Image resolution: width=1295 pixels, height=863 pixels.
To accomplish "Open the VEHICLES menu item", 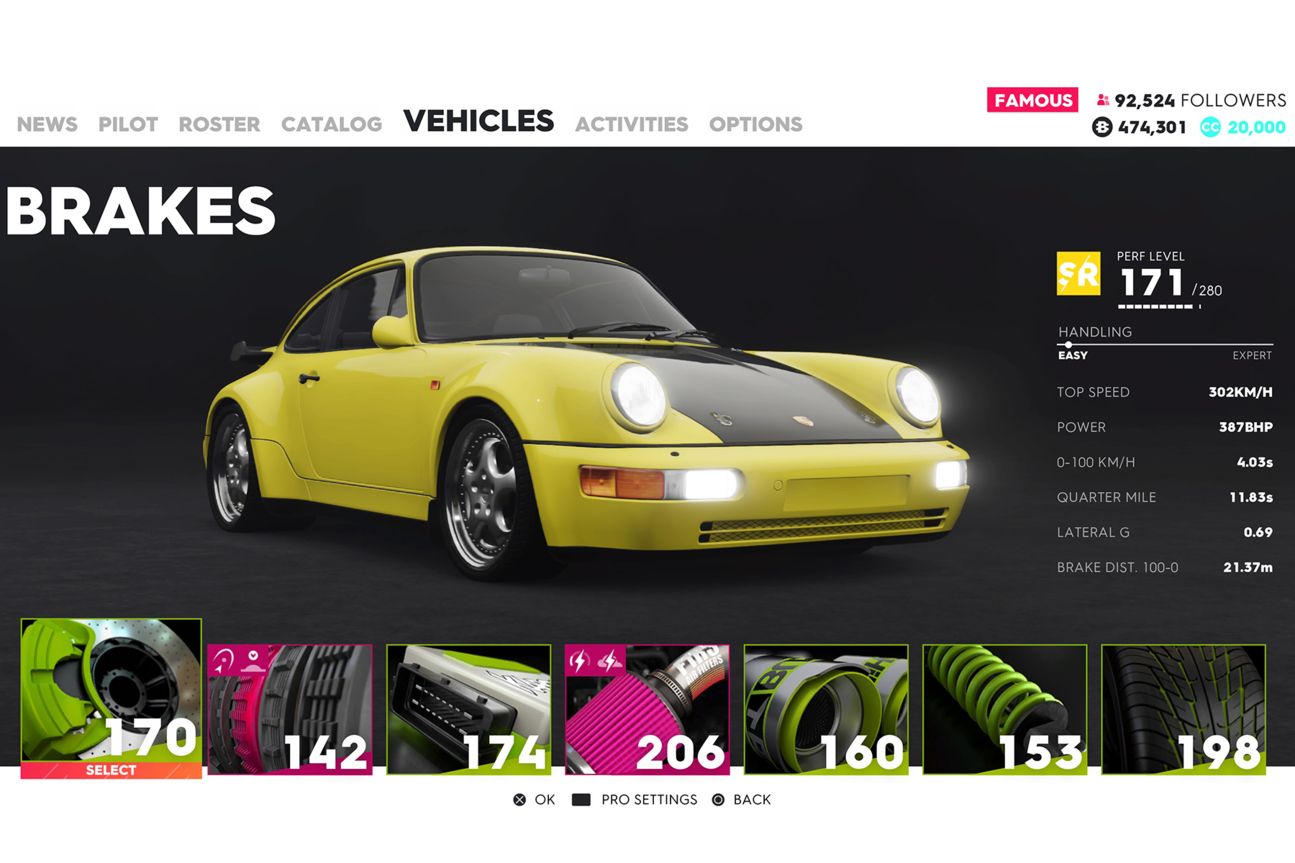I will (478, 120).
